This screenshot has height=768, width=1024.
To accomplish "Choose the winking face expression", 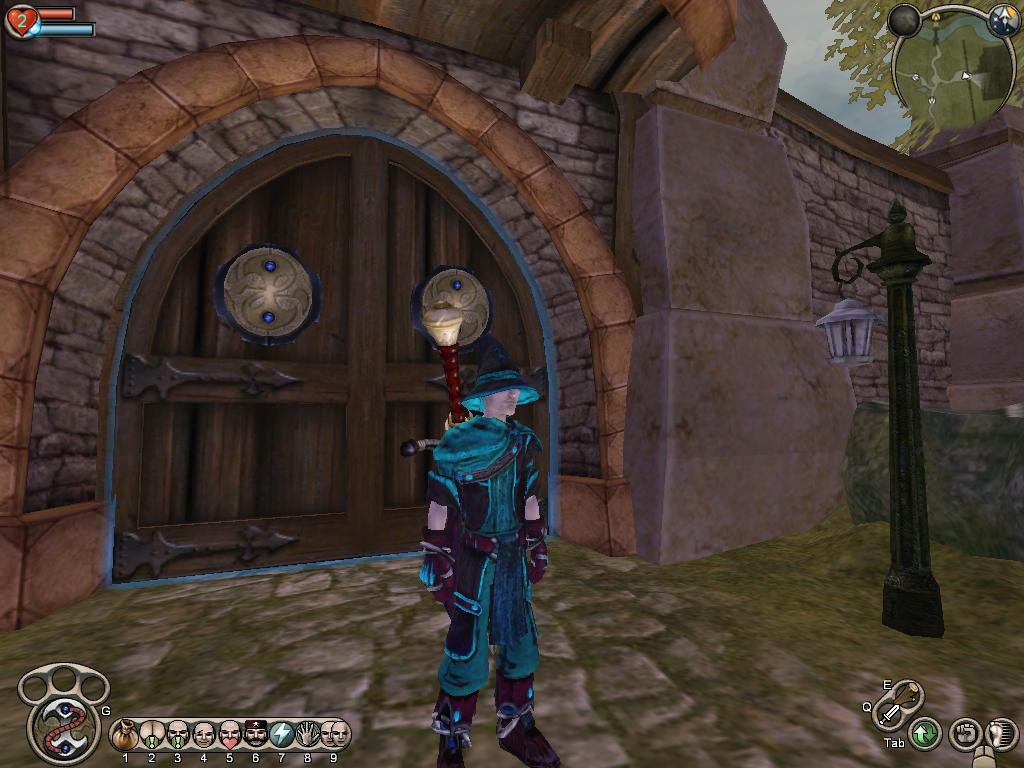I will click(x=204, y=735).
